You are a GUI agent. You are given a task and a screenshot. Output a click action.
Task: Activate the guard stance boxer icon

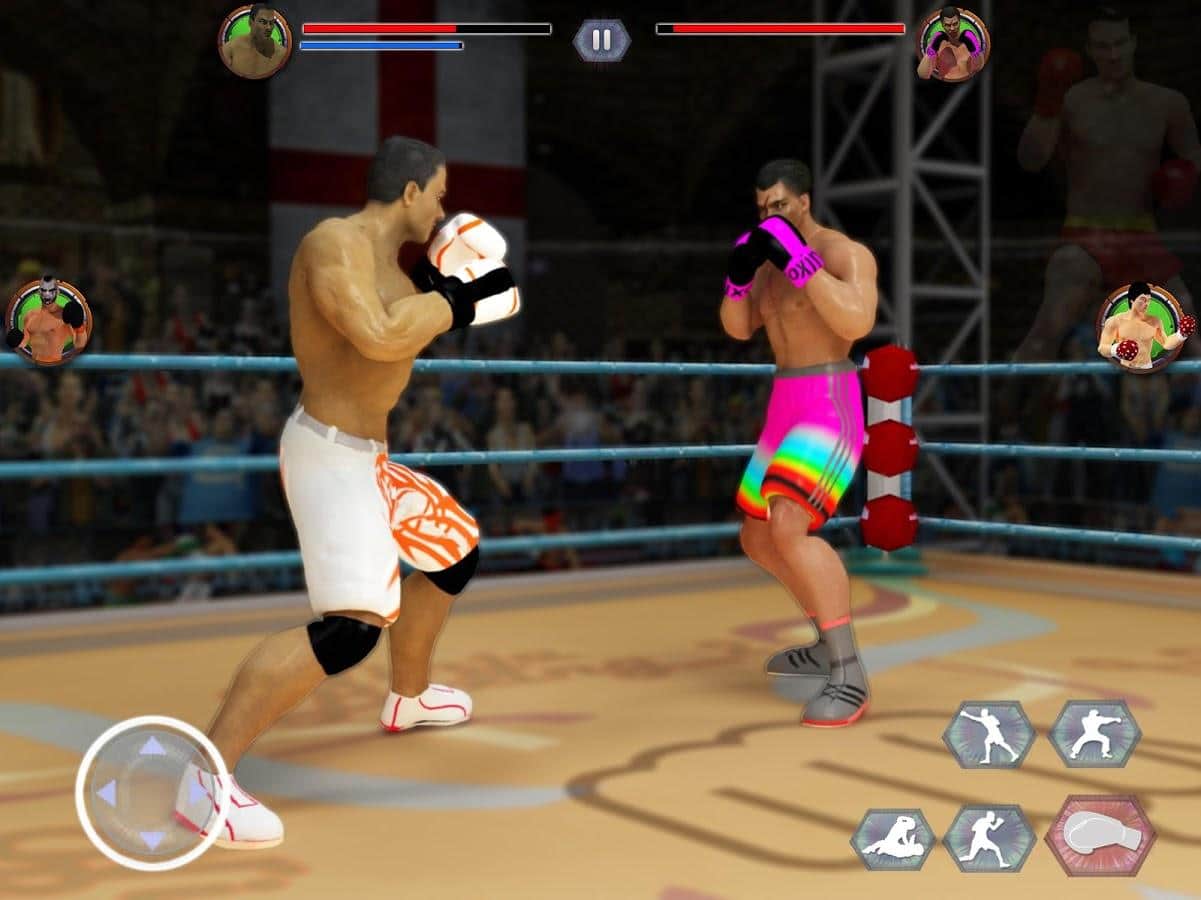pos(989,836)
